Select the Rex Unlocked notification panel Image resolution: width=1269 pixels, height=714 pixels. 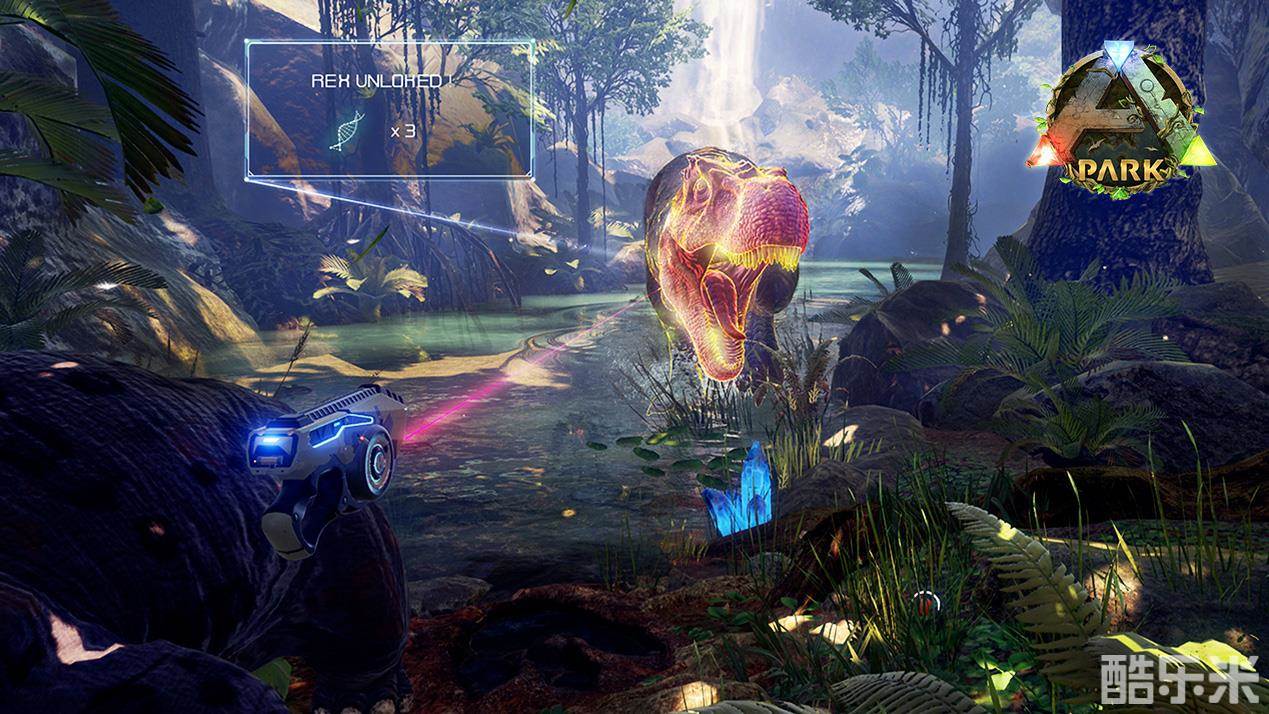[x=390, y=109]
